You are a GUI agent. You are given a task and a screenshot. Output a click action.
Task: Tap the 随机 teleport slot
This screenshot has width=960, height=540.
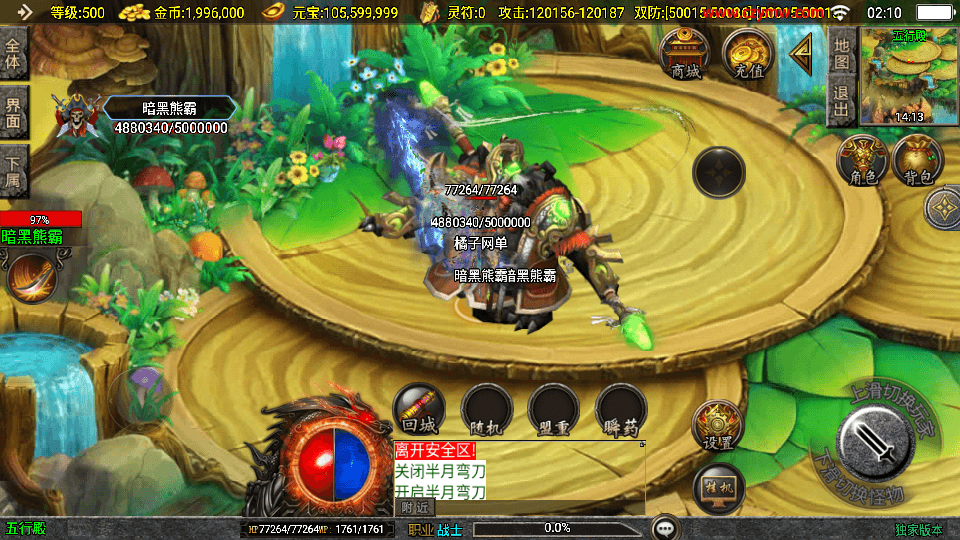[x=487, y=410]
